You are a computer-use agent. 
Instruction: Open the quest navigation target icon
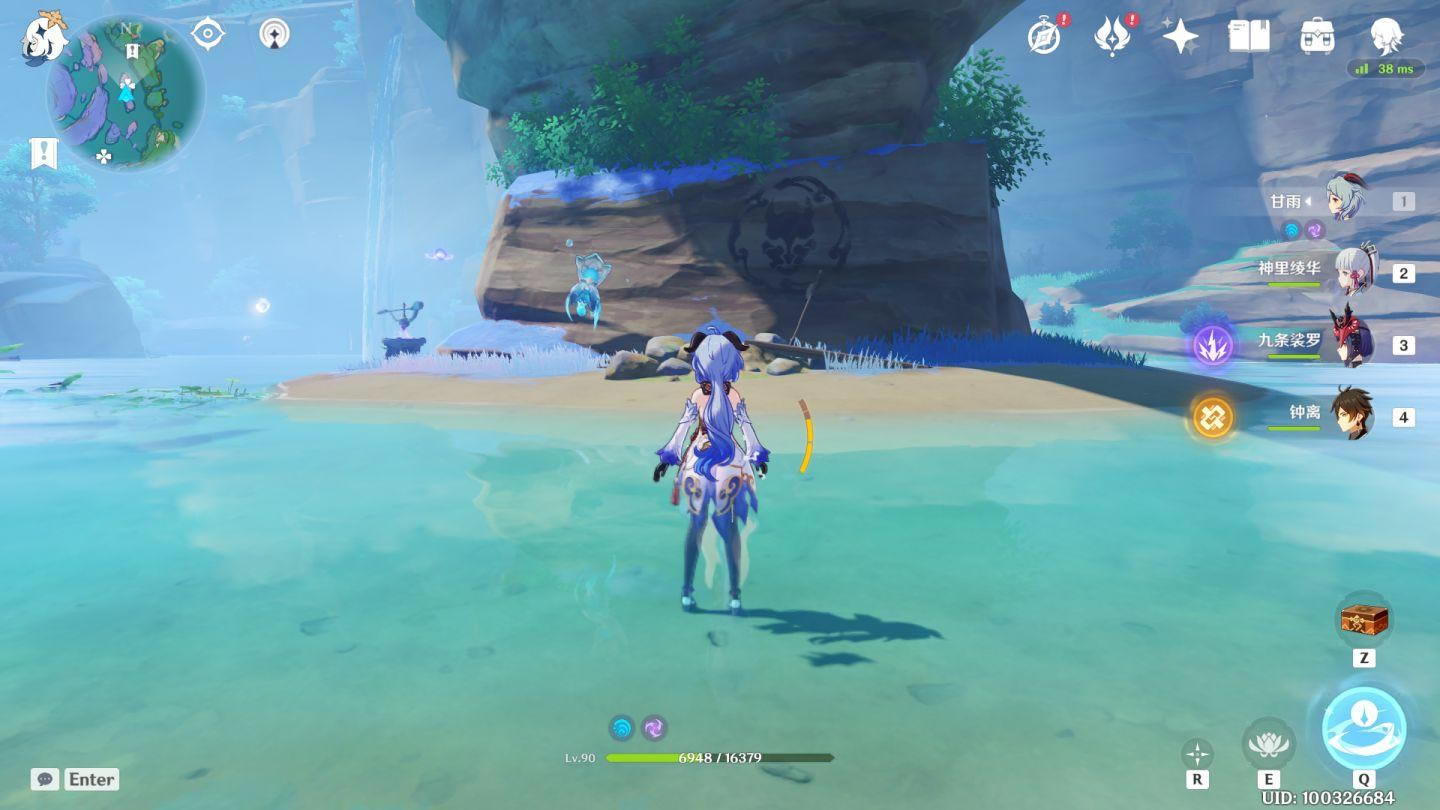pos(208,34)
